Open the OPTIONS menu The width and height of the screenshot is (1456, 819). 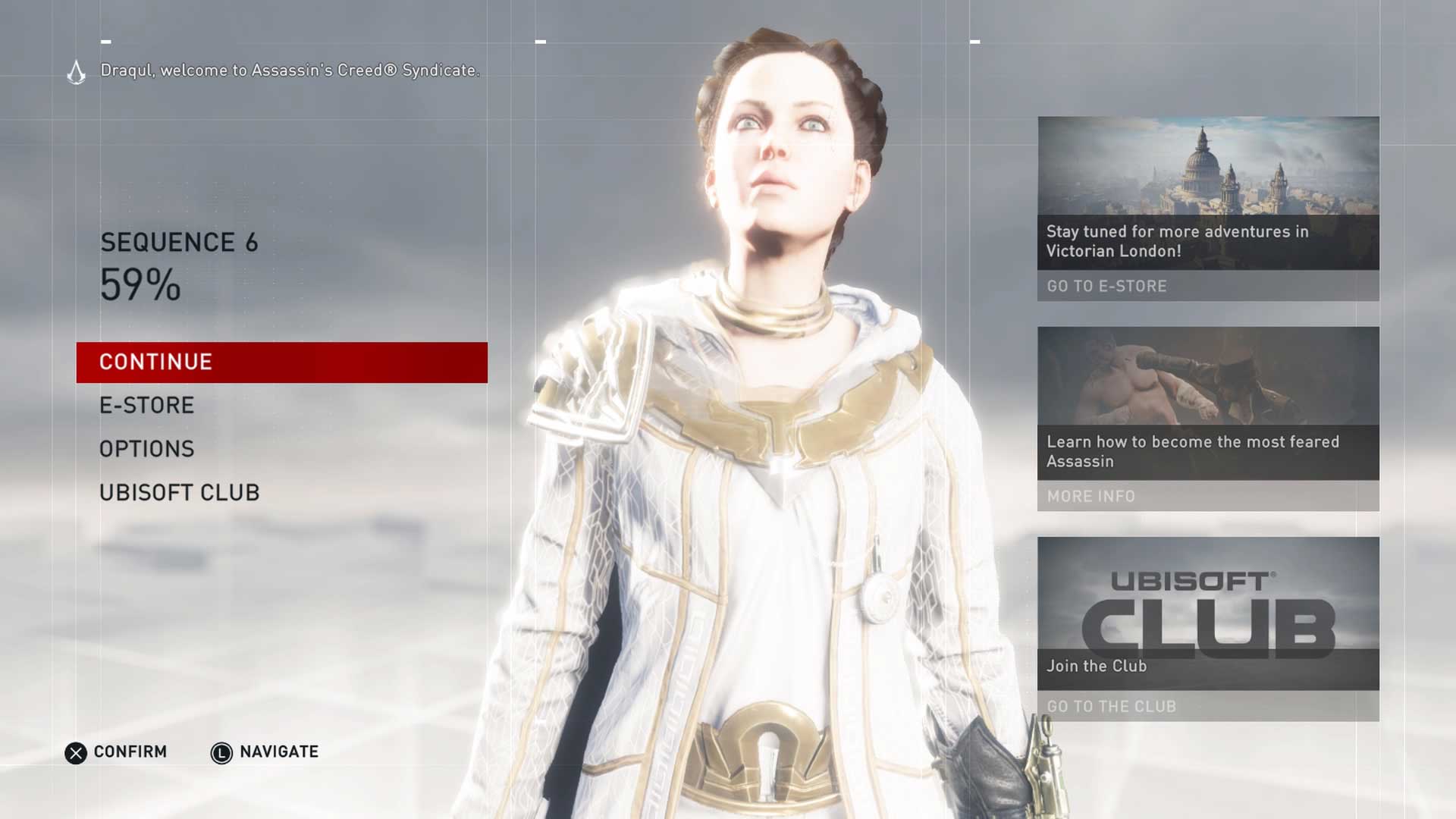(147, 449)
